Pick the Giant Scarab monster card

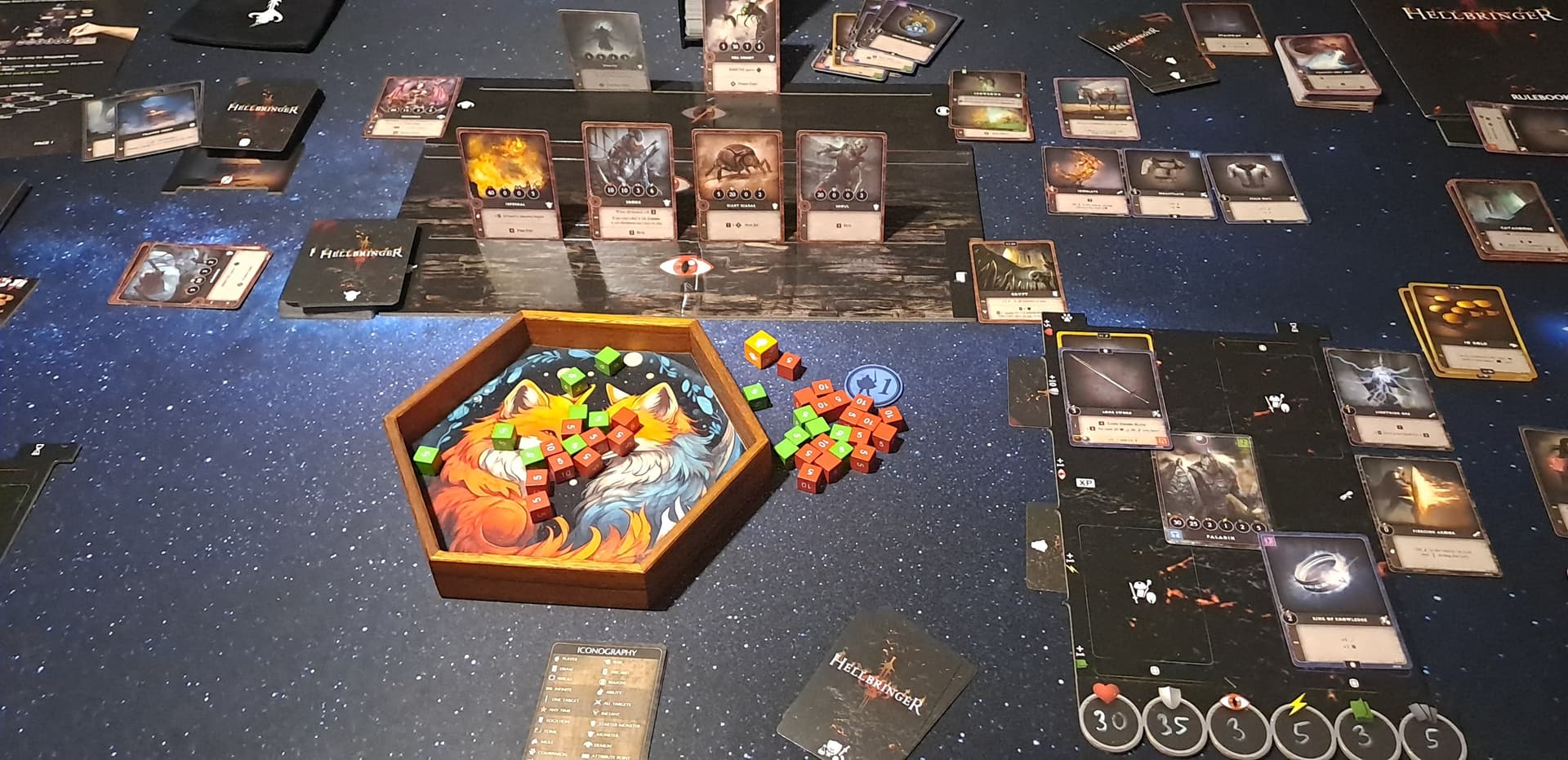point(736,185)
